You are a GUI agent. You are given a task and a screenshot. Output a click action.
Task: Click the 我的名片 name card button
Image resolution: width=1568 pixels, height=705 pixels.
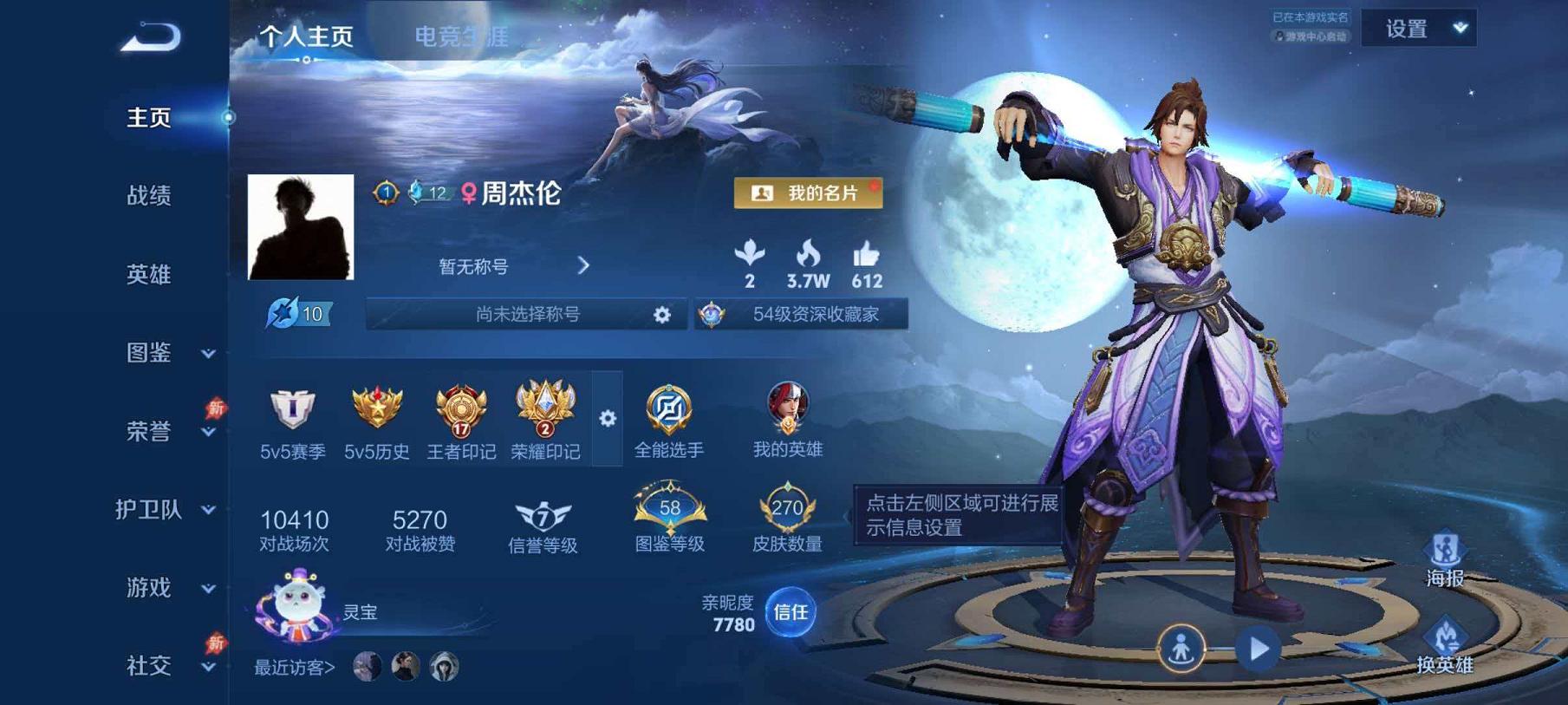click(x=809, y=193)
